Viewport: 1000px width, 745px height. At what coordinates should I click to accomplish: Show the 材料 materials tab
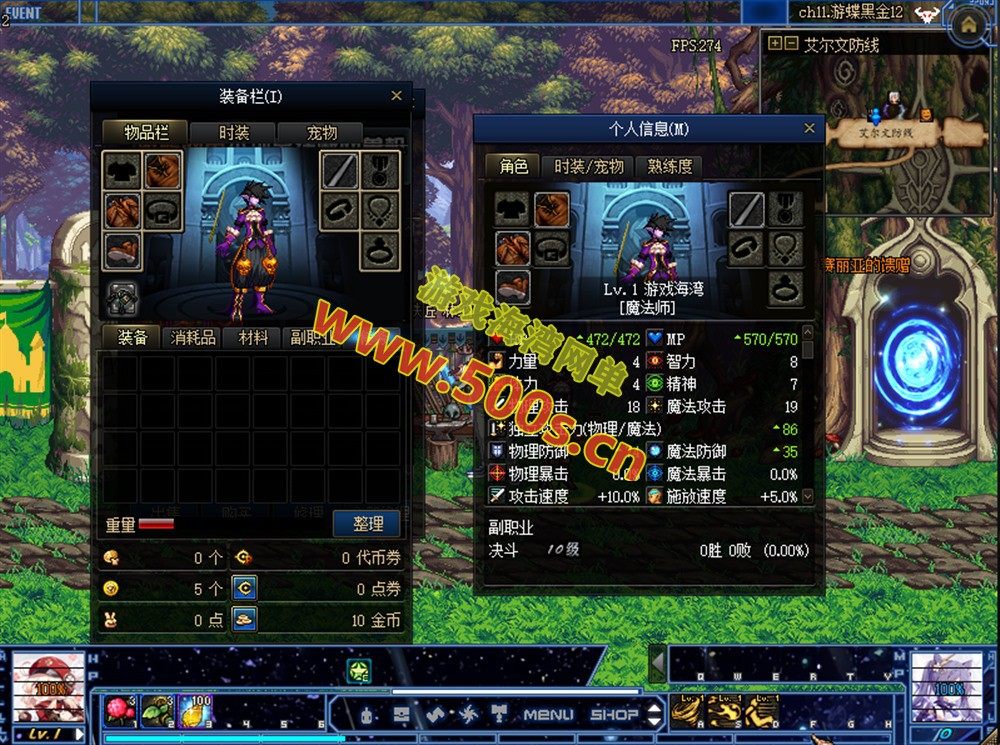point(252,338)
